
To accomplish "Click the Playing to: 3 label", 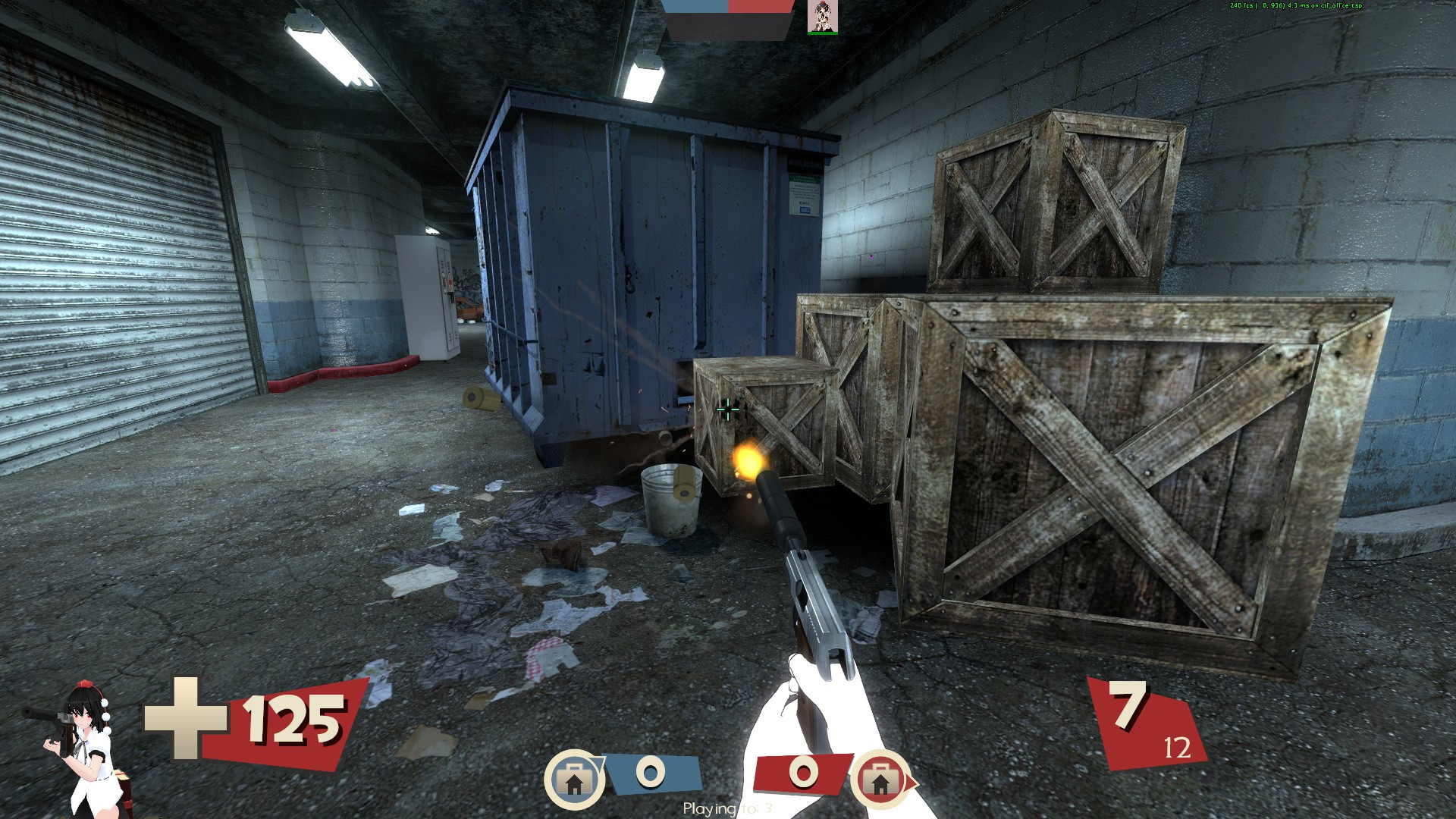I will pos(728,808).
